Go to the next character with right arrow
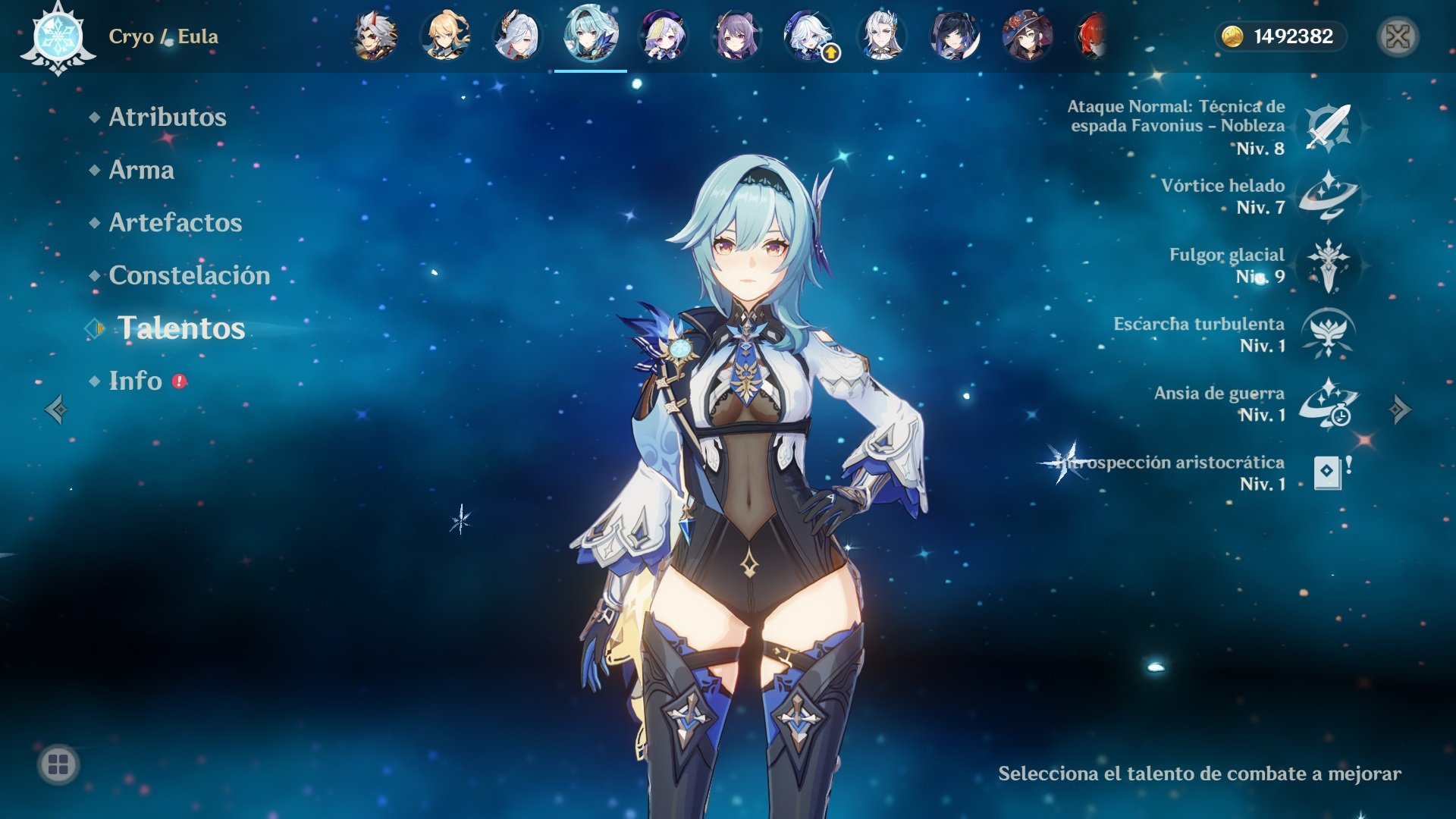This screenshot has width=1456, height=819. pos(1399,409)
